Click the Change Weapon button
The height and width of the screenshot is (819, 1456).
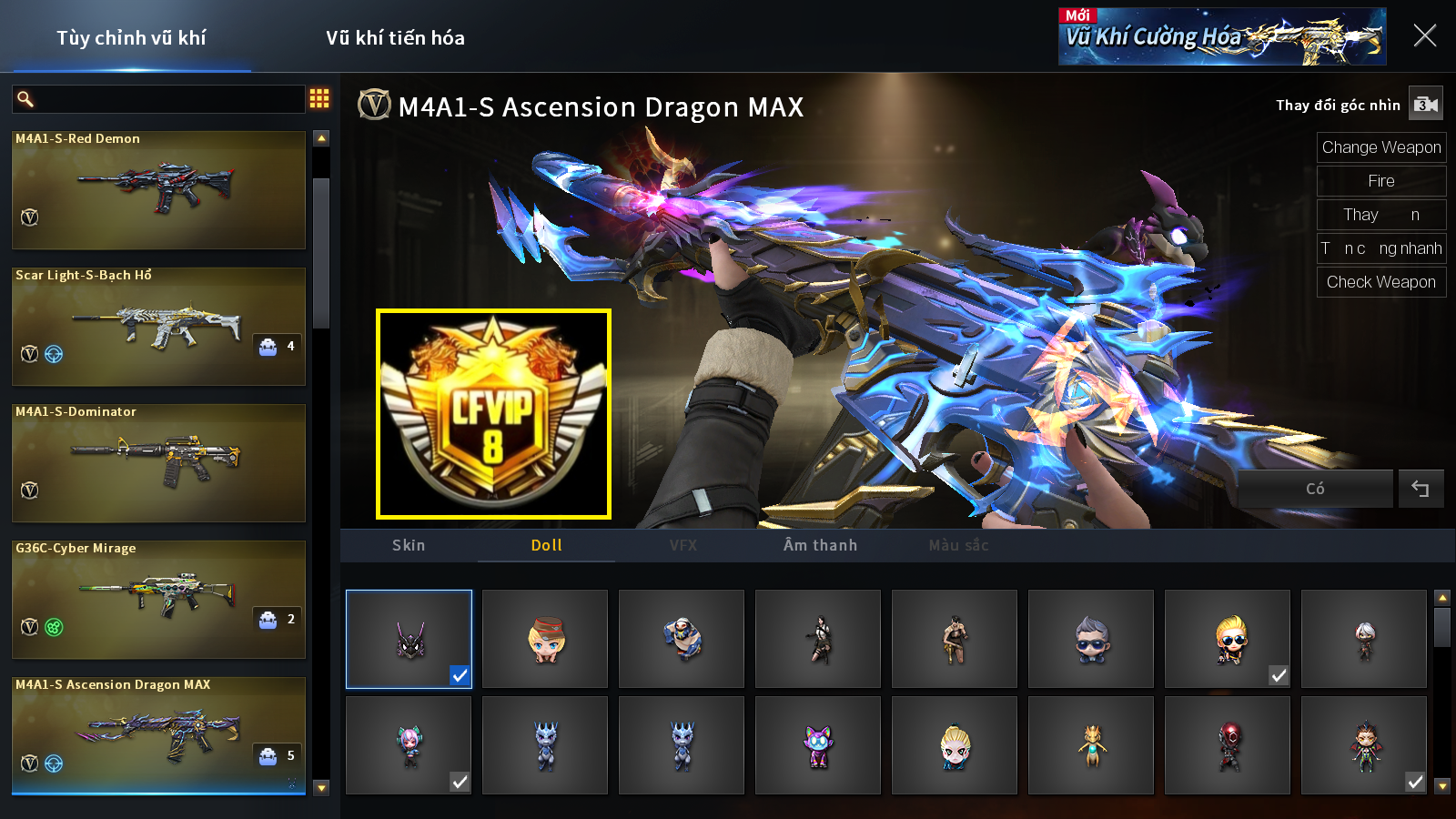click(1380, 147)
